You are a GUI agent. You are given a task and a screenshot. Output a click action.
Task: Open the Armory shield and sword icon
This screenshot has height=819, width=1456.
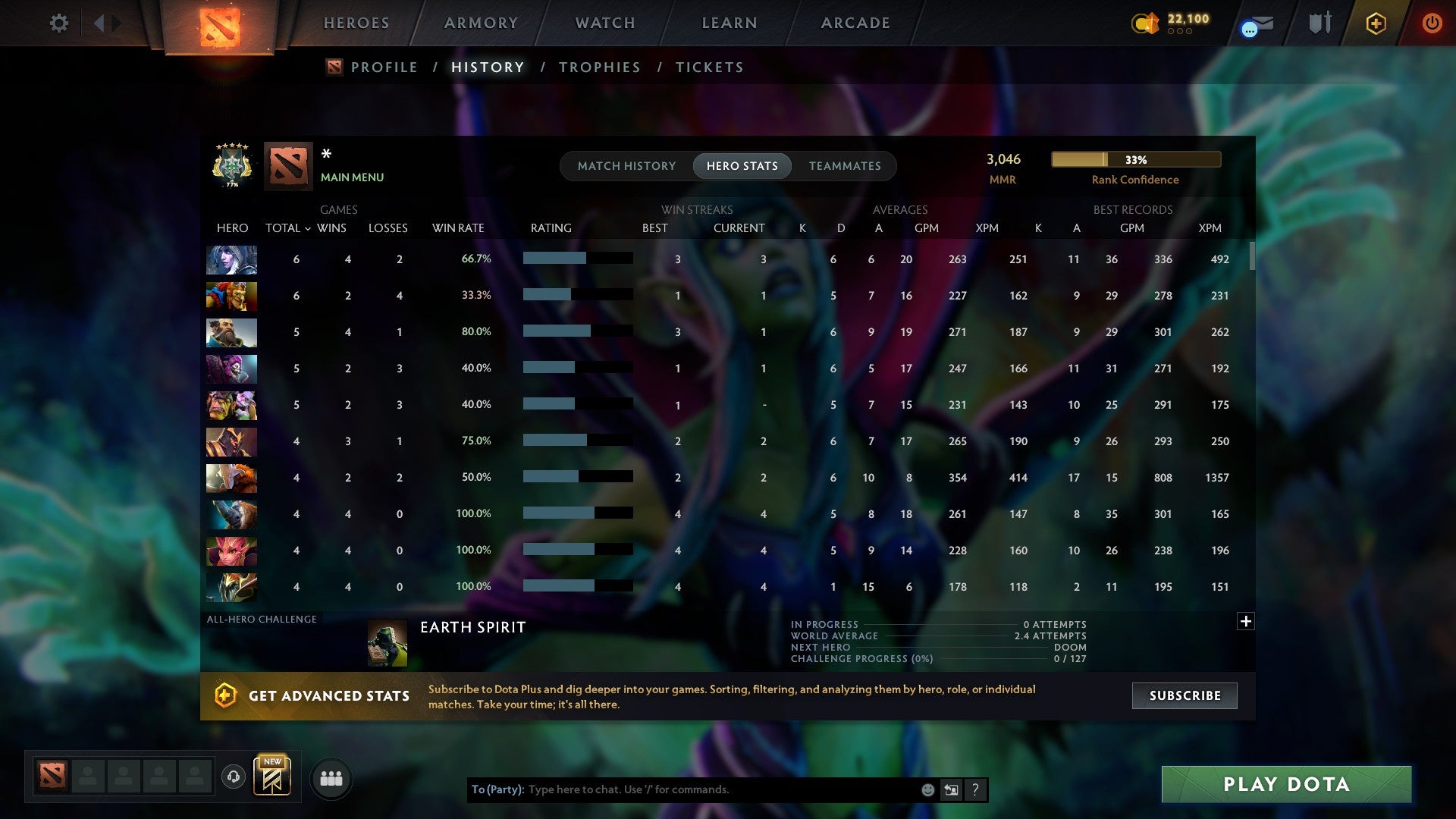point(1319,23)
